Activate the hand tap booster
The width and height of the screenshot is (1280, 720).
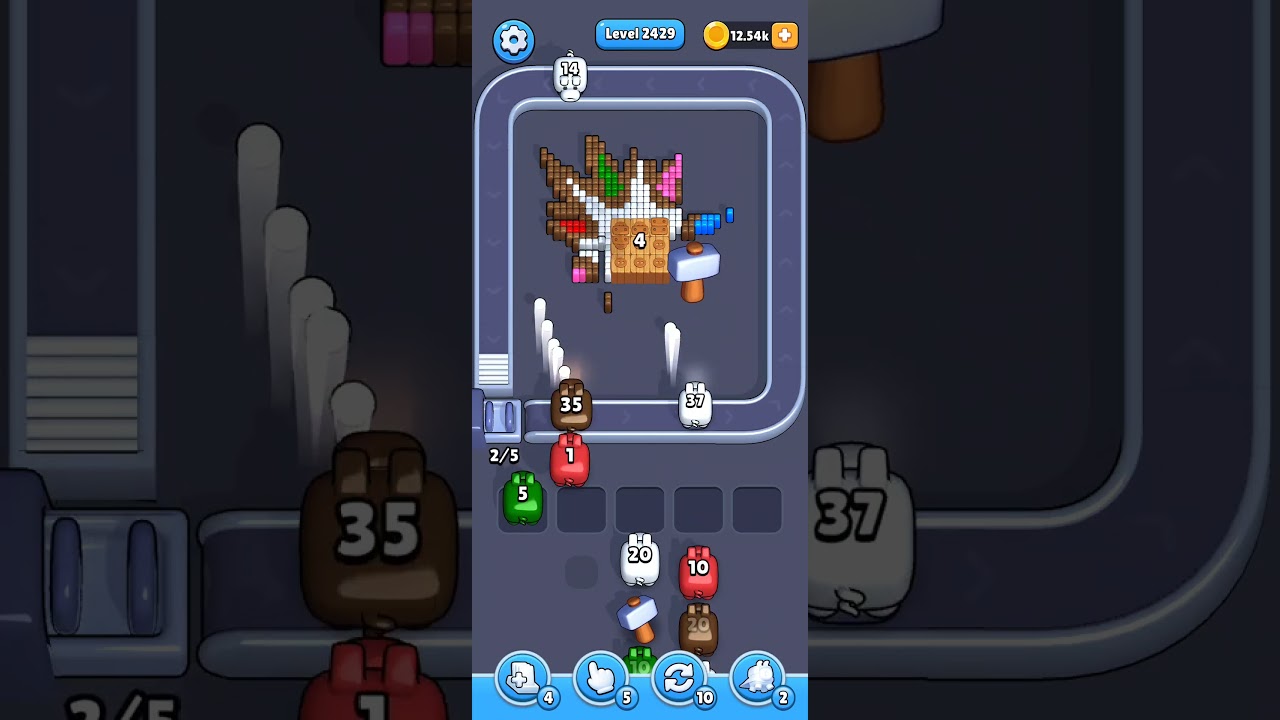(599, 678)
